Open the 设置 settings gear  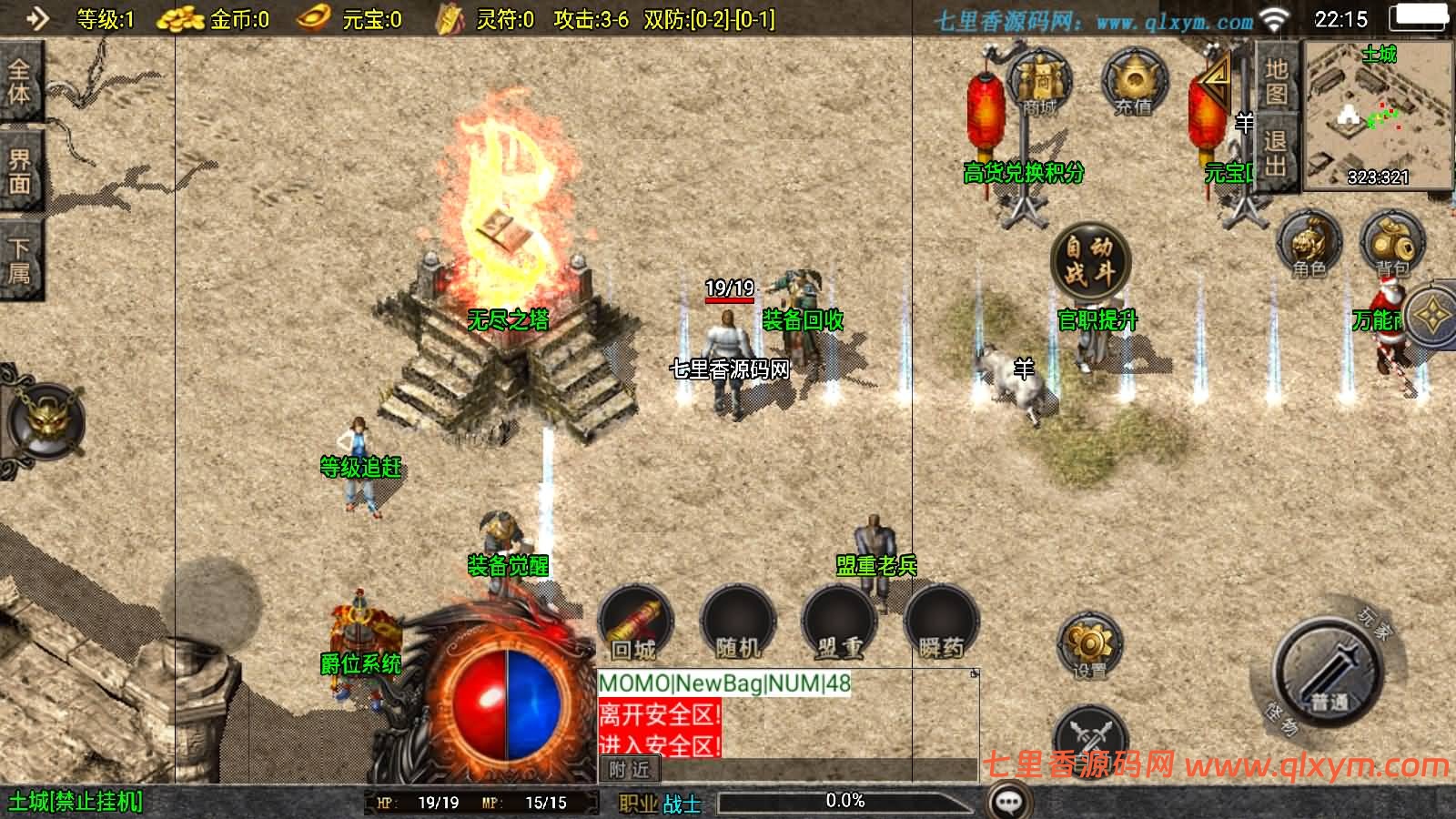1089,647
